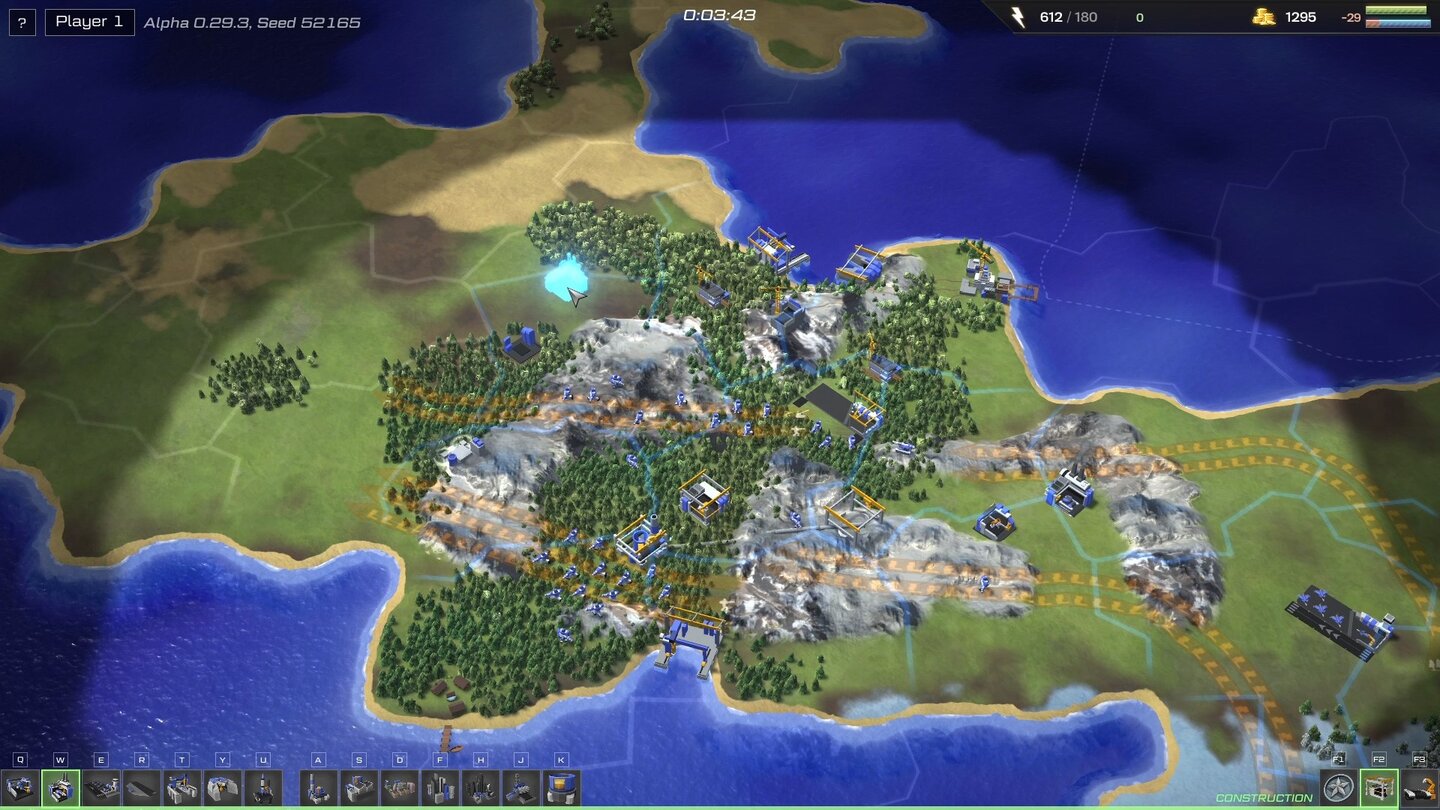1440x810 pixels.
Task: Pick the T building from the construction bar
Action: (x=184, y=788)
